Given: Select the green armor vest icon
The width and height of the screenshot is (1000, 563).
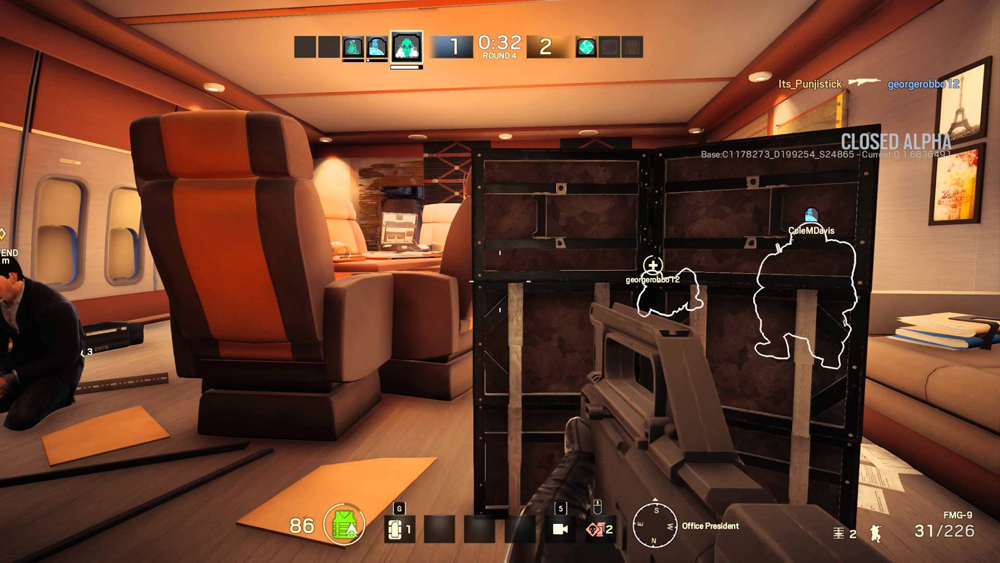Looking at the screenshot, I should 344,525.
